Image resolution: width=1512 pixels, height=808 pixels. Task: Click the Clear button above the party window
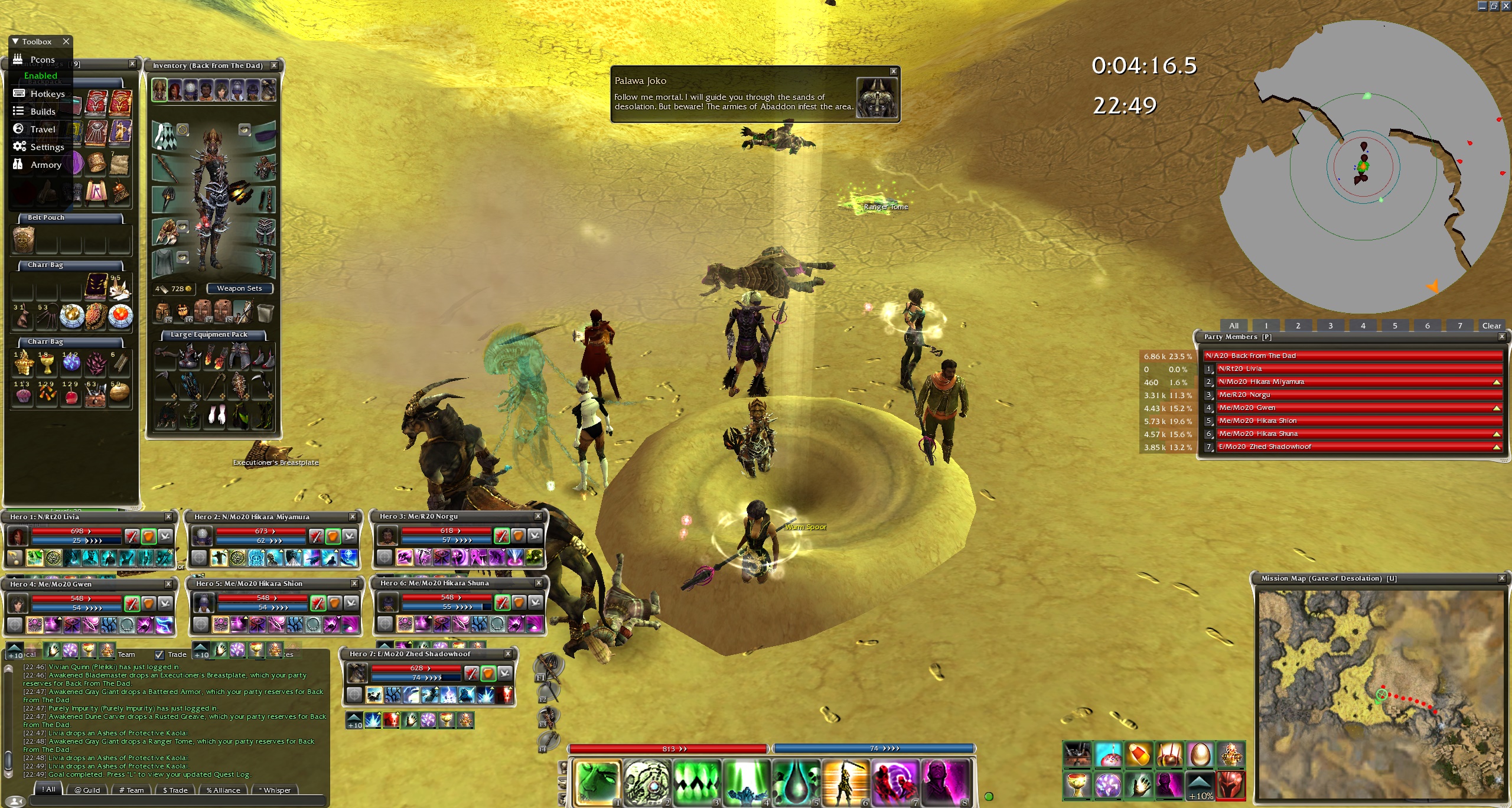pos(1491,325)
